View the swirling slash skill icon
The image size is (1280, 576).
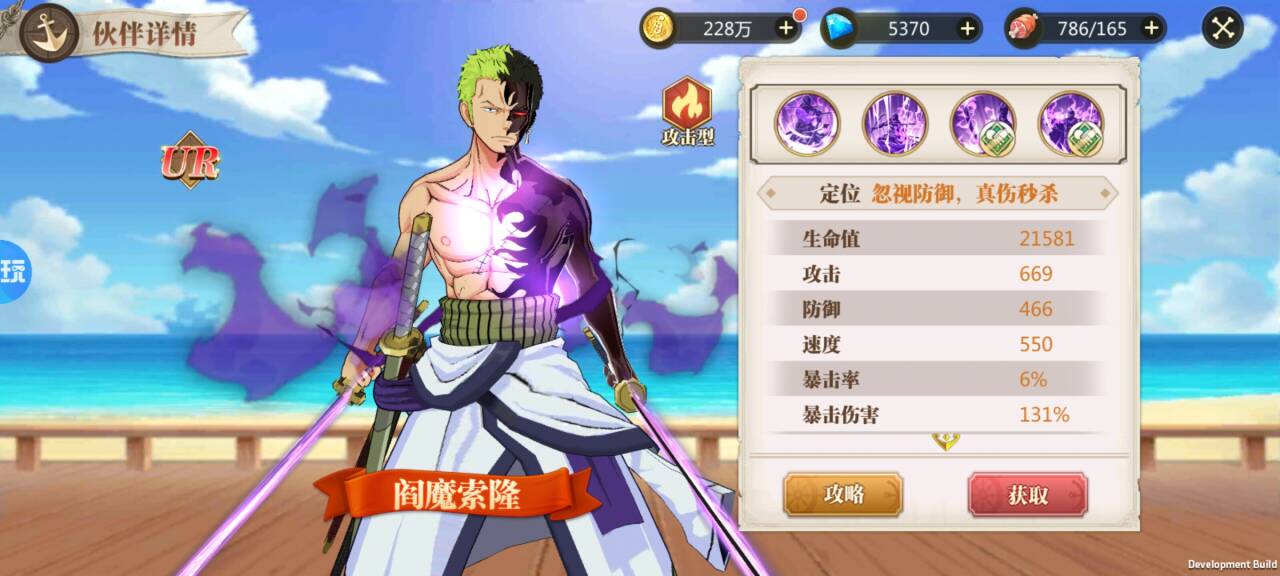[x=807, y=123]
